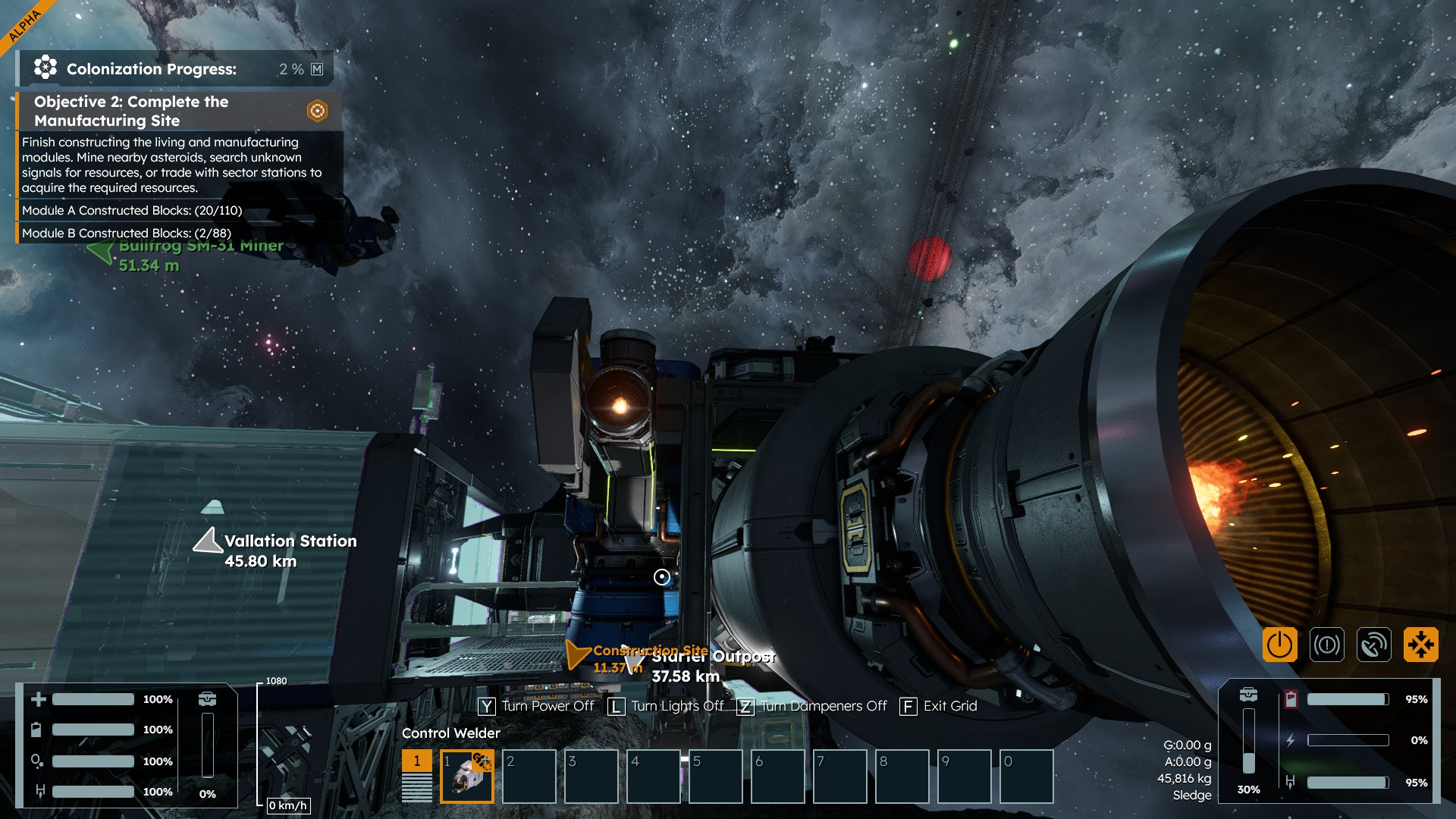Viewport: 1456px width, 819px height.
Task: Select the Vallation Station waypoint marker
Action: [x=207, y=541]
